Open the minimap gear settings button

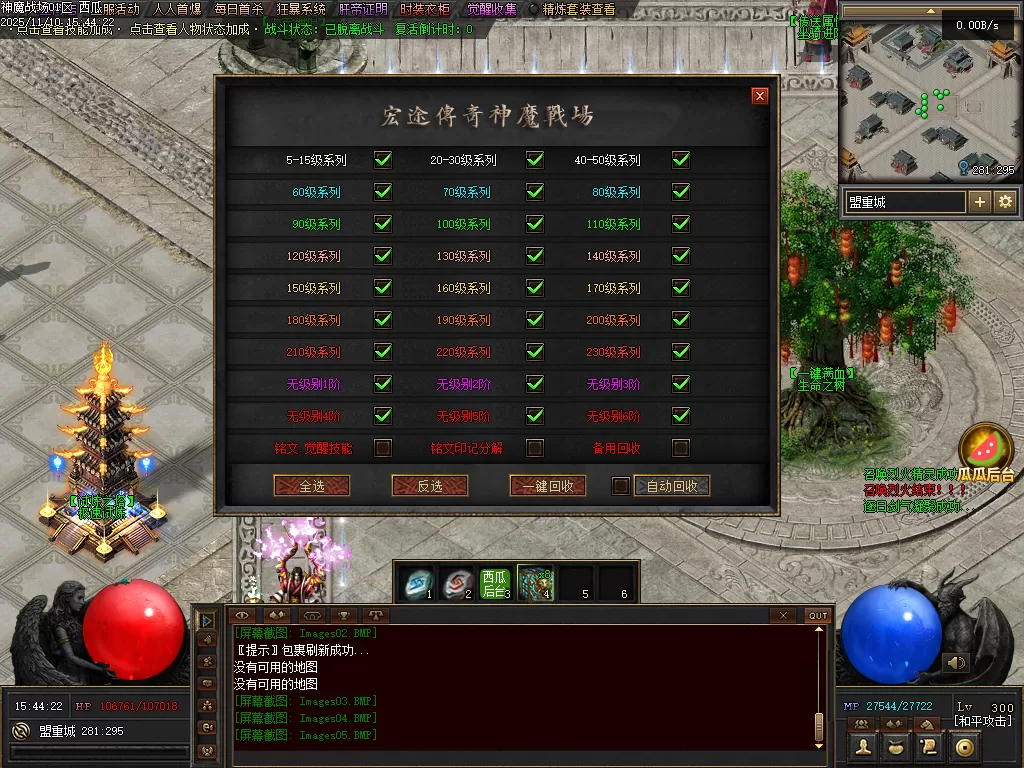pos(1005,202)
